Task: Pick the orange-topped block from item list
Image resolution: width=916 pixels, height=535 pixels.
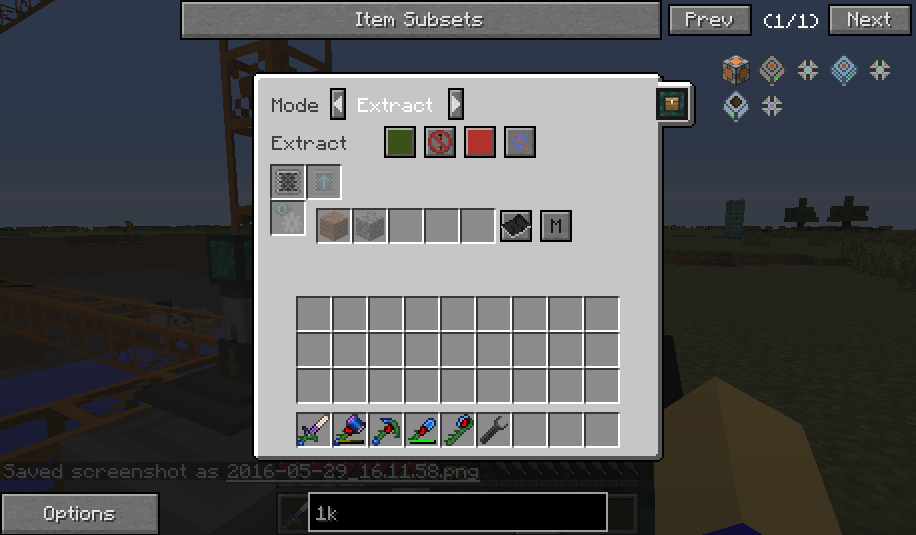Action: click(x=736, y=70)
